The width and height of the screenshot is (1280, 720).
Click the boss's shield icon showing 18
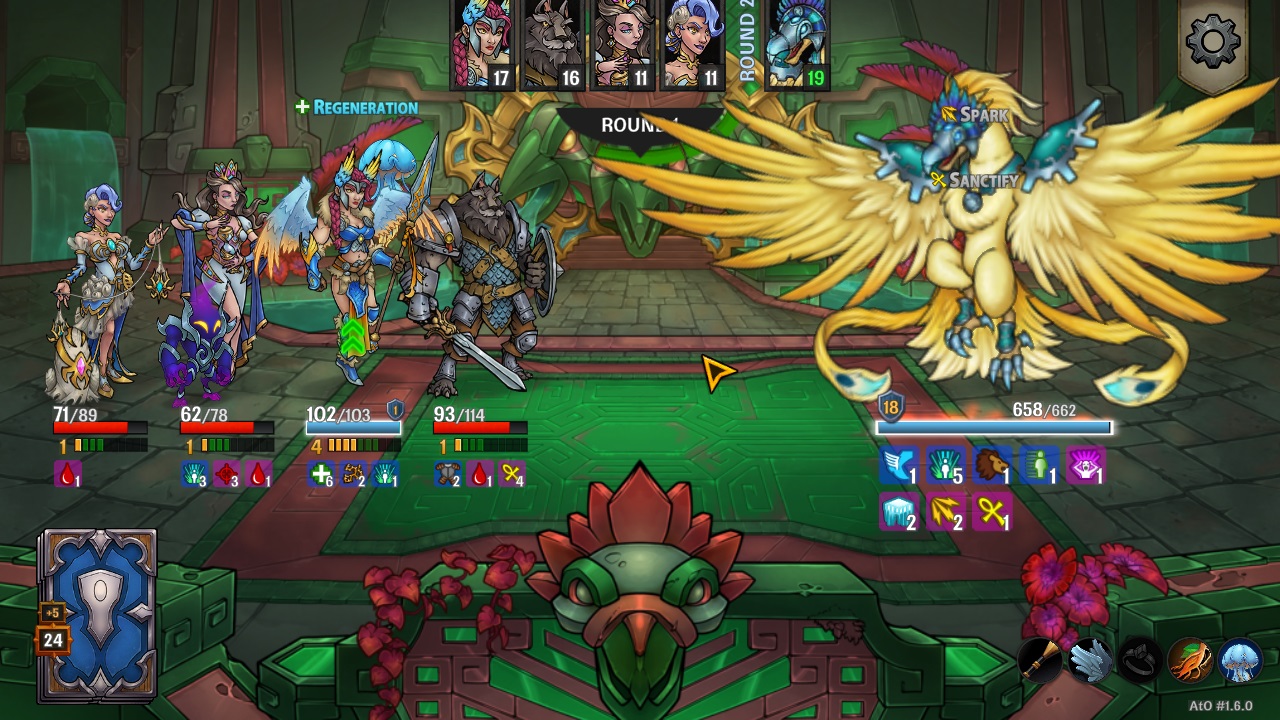pos(889,408)
